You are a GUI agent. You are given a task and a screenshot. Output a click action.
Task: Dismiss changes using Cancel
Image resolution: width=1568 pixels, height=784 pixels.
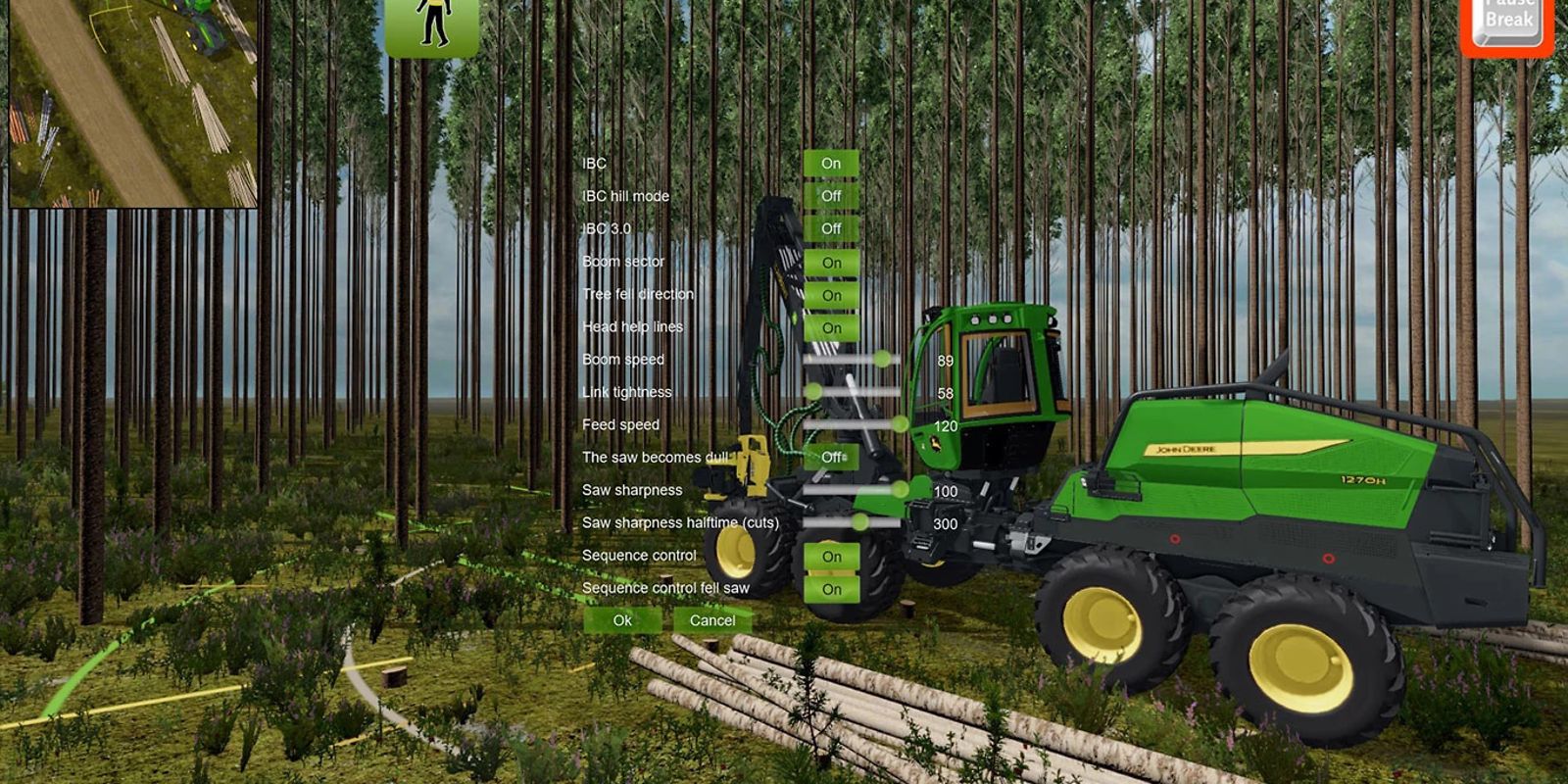tap(712, 620)
